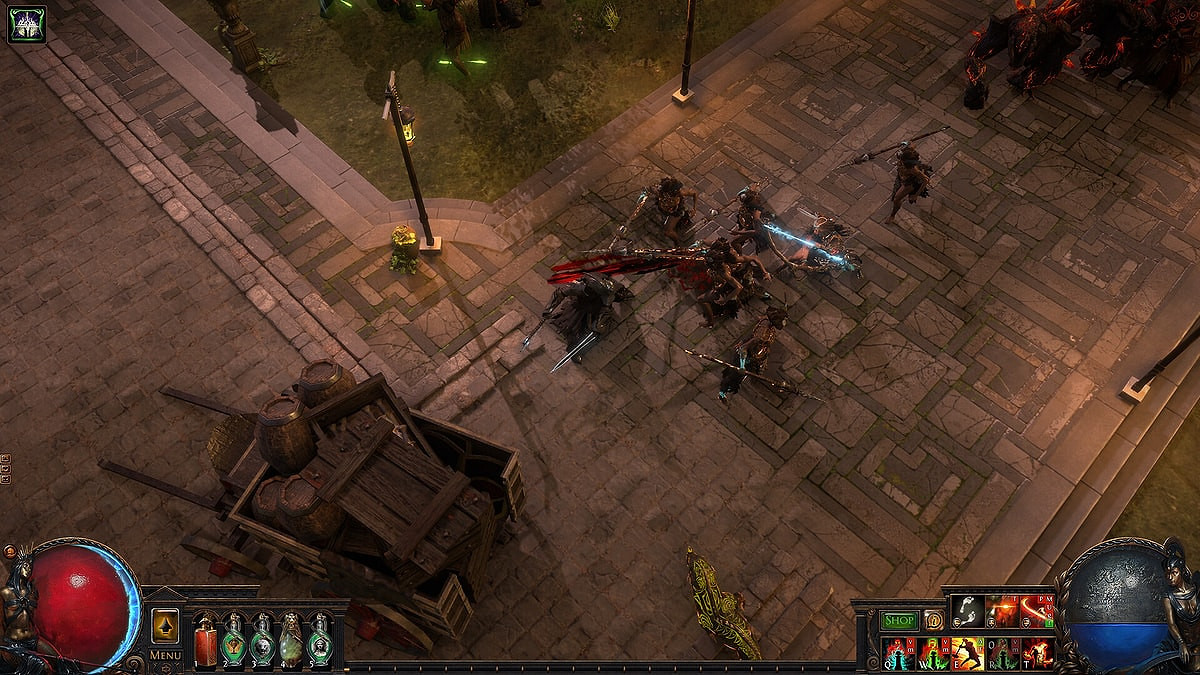
Task: Activate the dimmed green totem skill on R
Action: [x=1002, y=653]
